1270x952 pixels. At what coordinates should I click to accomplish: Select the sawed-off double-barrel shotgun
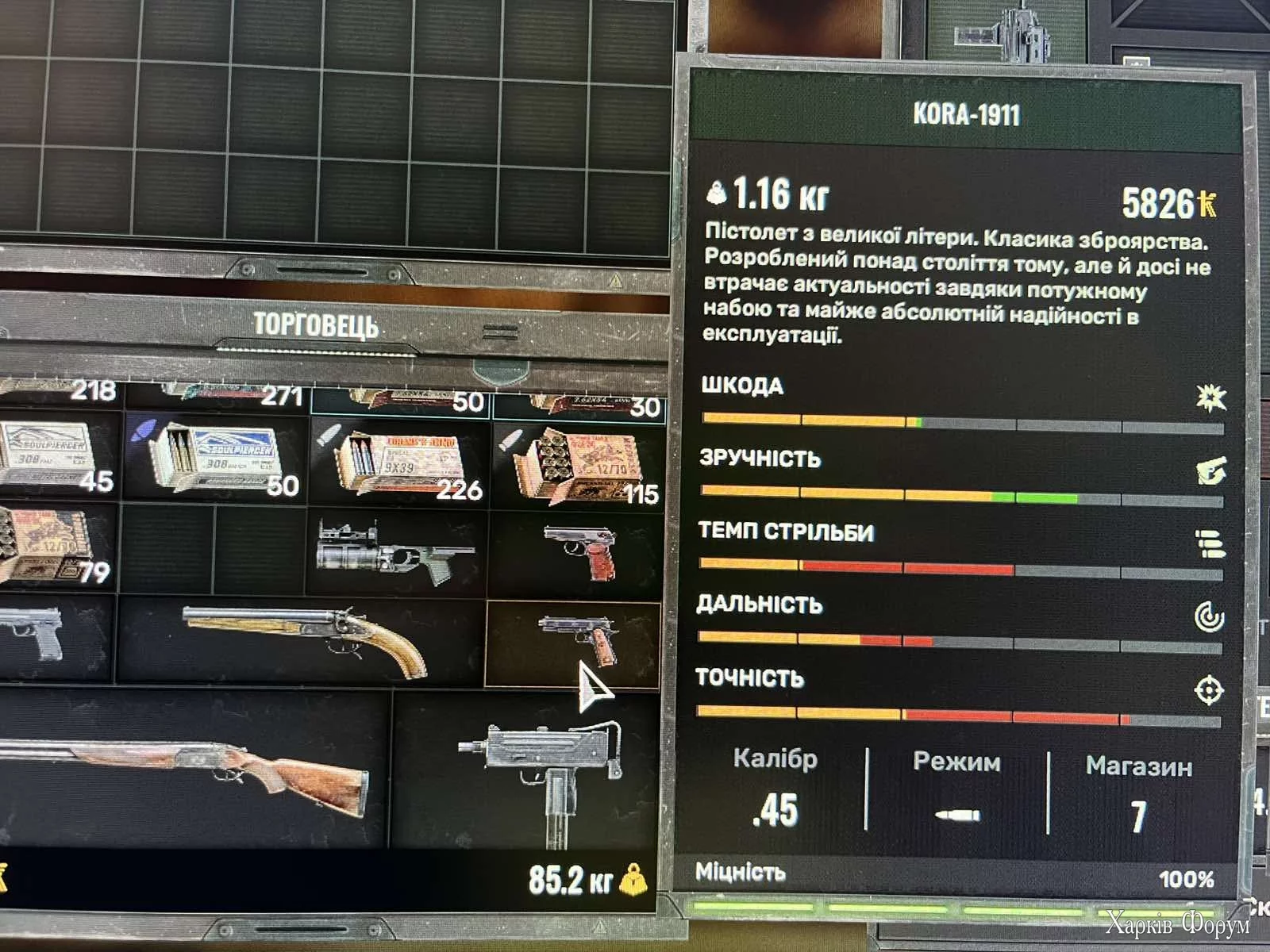click(x=302, y=639)
